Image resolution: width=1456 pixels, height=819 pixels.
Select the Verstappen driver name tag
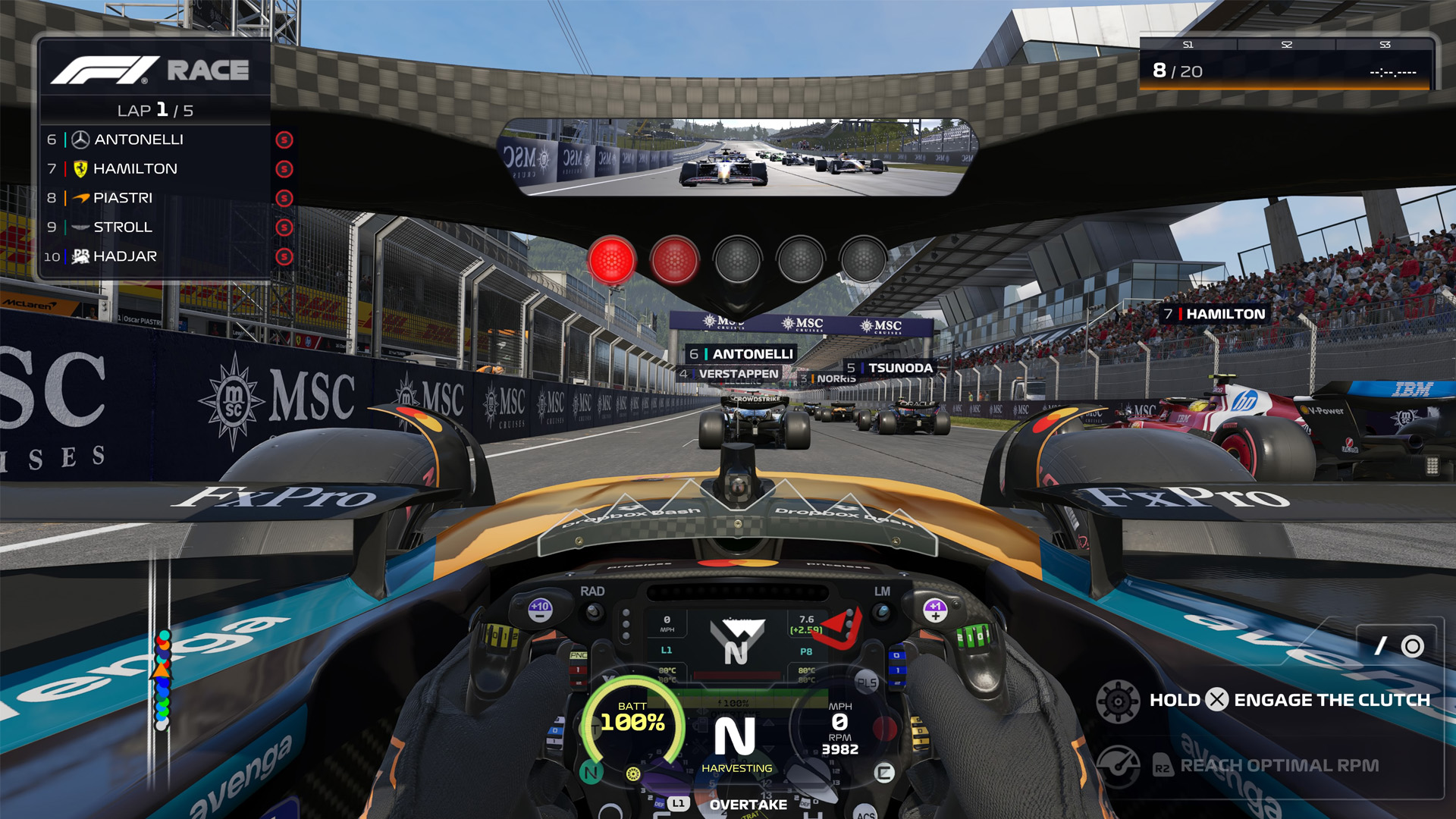[x=730, y=374]
